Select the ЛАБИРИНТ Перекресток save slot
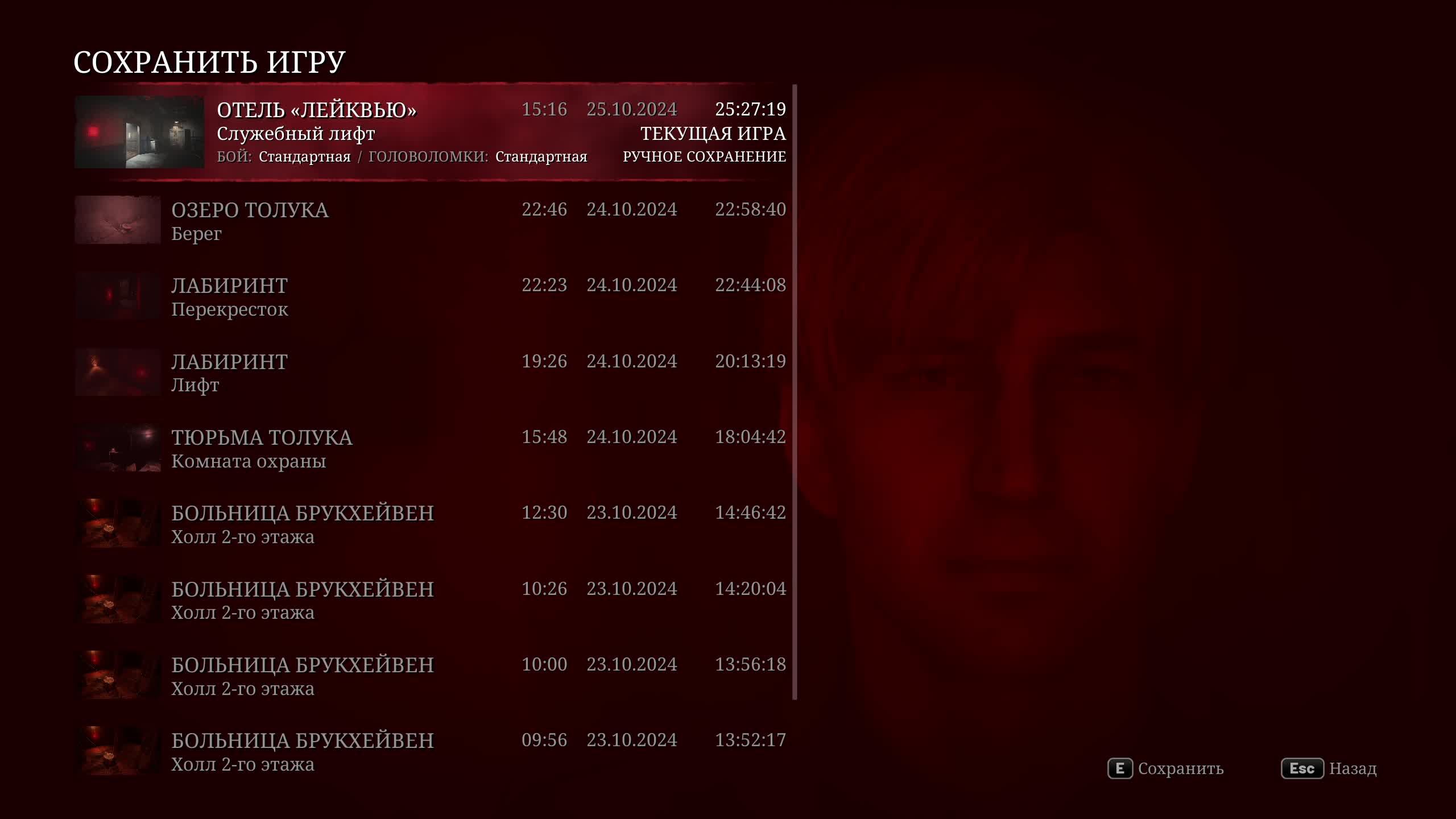Image resolution: width=1456 pixels, height=819 pixels. click(x=398, y=296)
